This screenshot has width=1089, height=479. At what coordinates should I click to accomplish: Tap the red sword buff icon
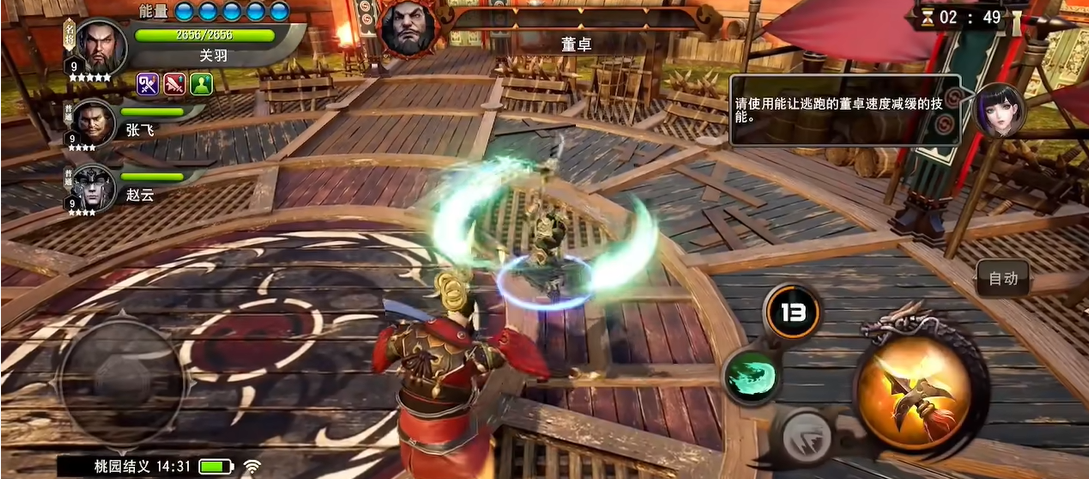pyautogui.click(x=175, y=85)
